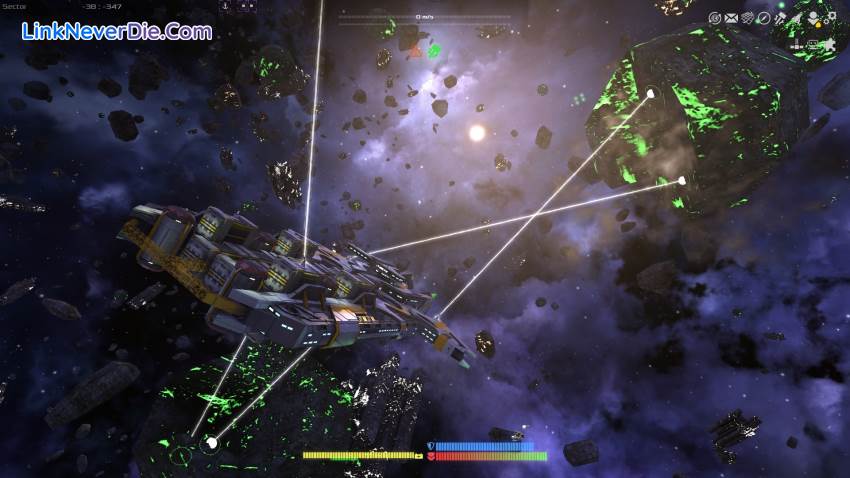Open the satellite-shaped ship icon
Viewport: 850px width, 478px height.
tap(780, 18)
